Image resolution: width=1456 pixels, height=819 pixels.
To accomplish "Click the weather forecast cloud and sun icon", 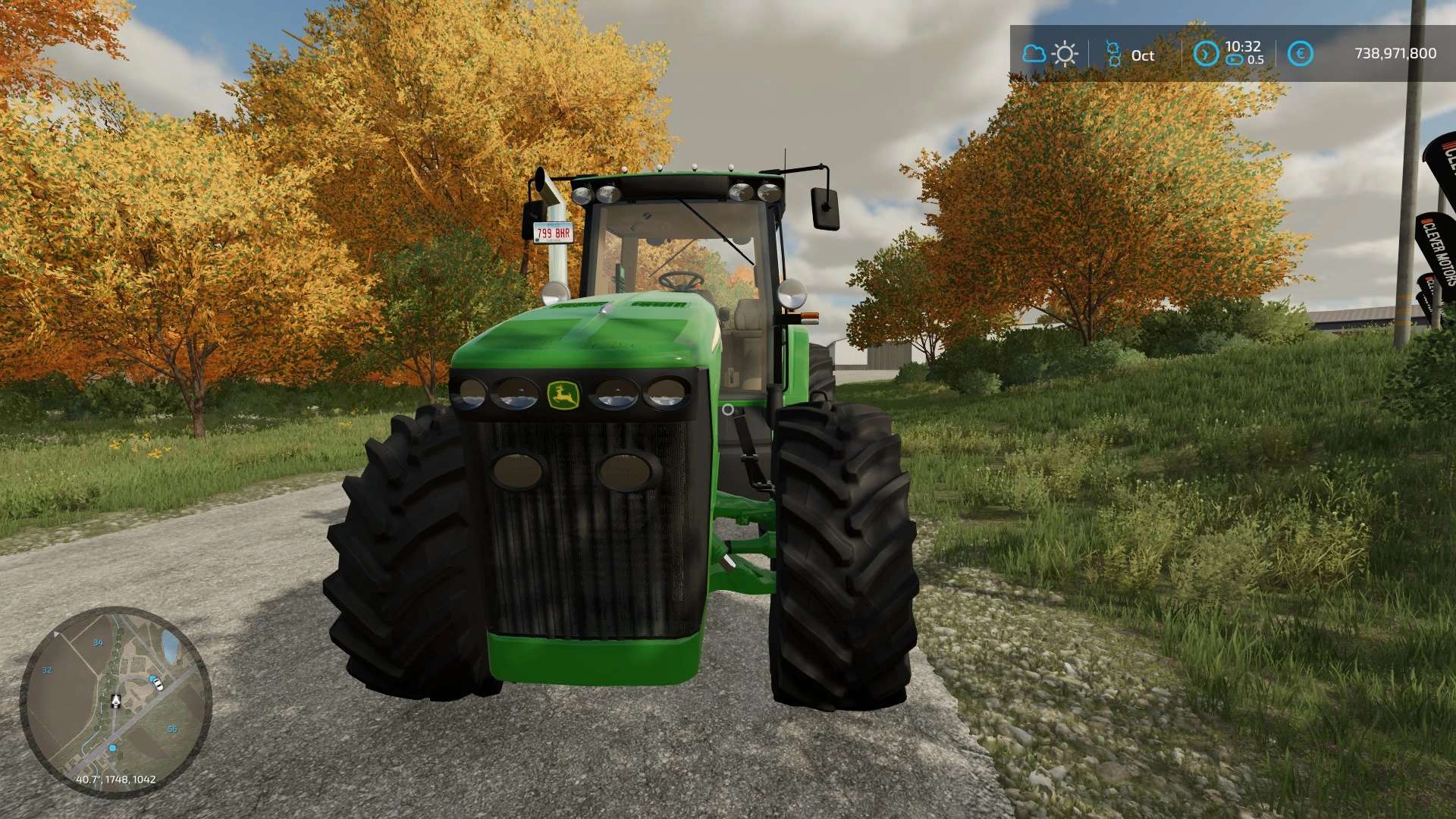I will click(x=1050, y=54).
